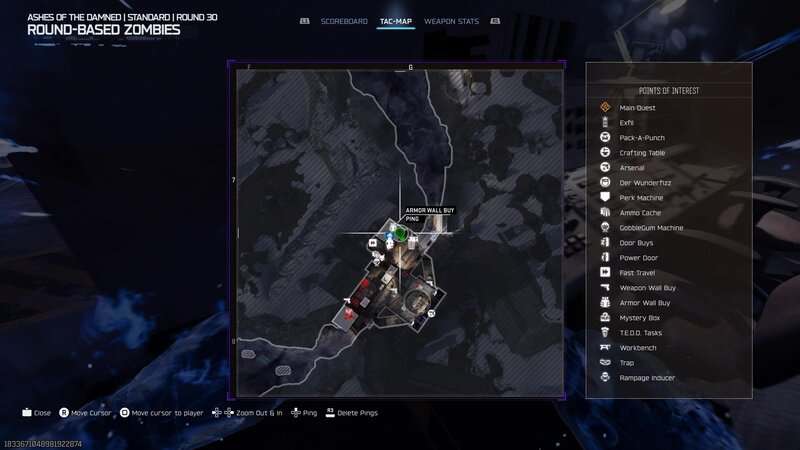800x450 pixels.
Task: Choose the Exfil legend entry
Action: coord(627,122)
